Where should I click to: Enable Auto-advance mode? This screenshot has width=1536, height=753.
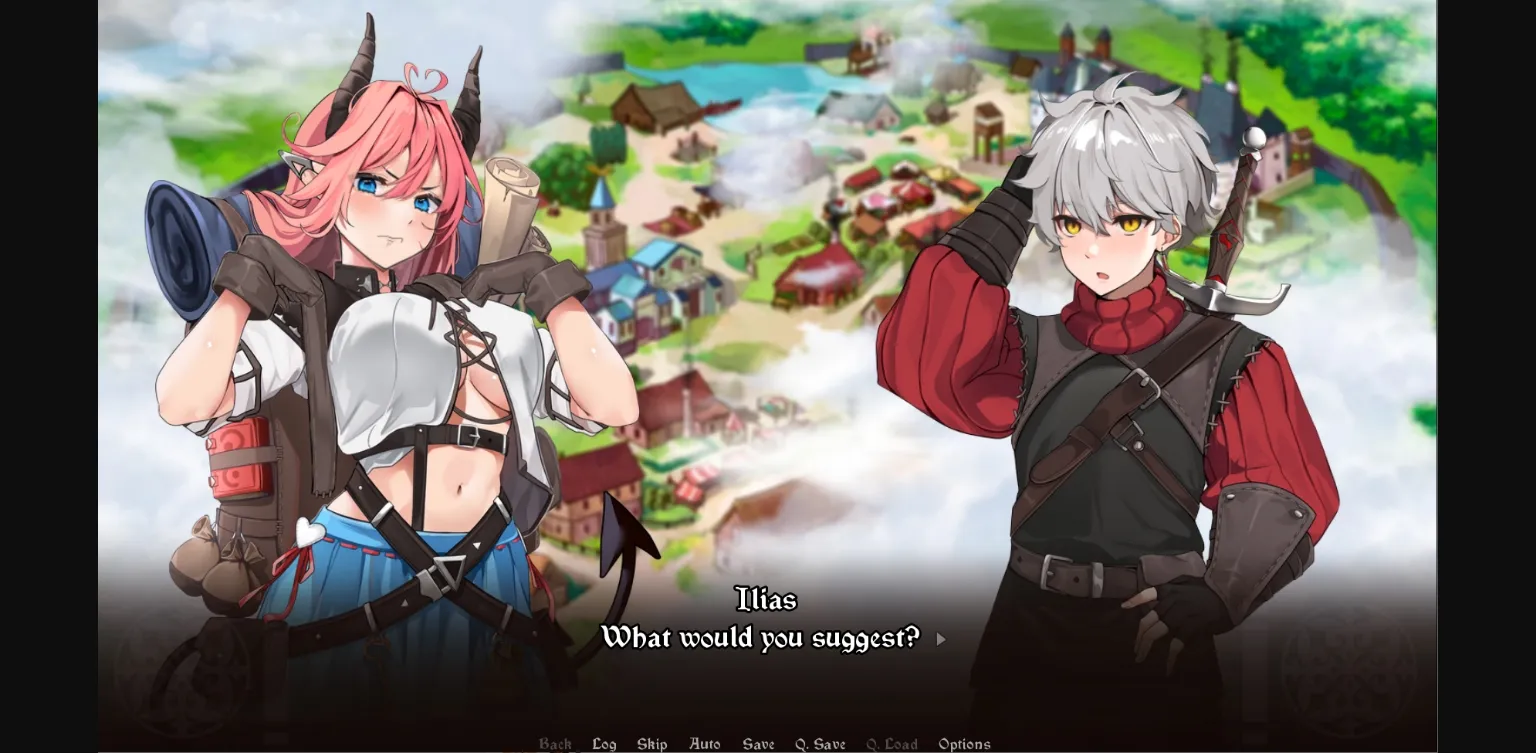[705, 744]
